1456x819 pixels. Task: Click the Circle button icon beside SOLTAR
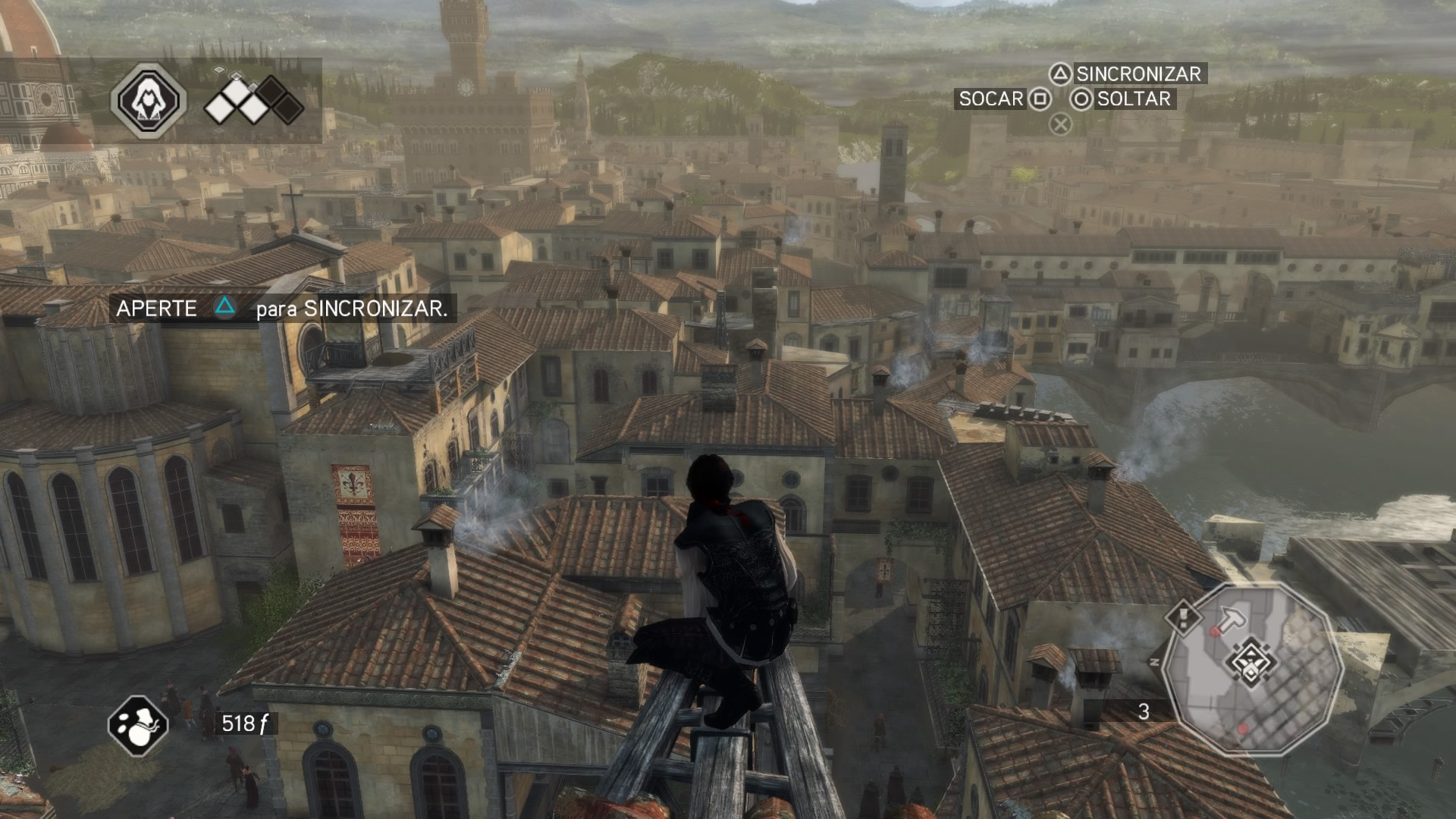point(1082,99)
